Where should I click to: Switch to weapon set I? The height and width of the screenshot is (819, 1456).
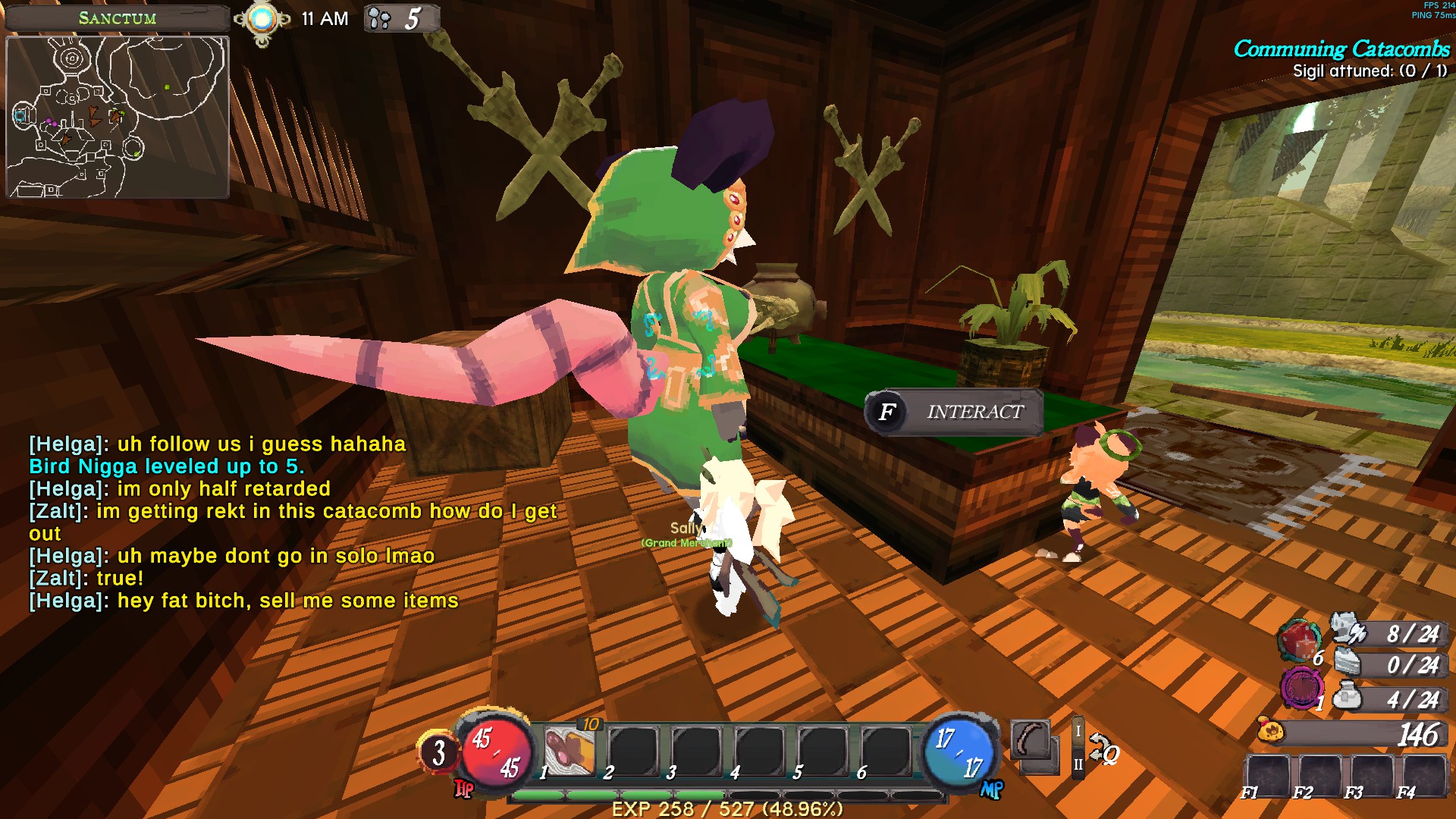pos(1078,732)
